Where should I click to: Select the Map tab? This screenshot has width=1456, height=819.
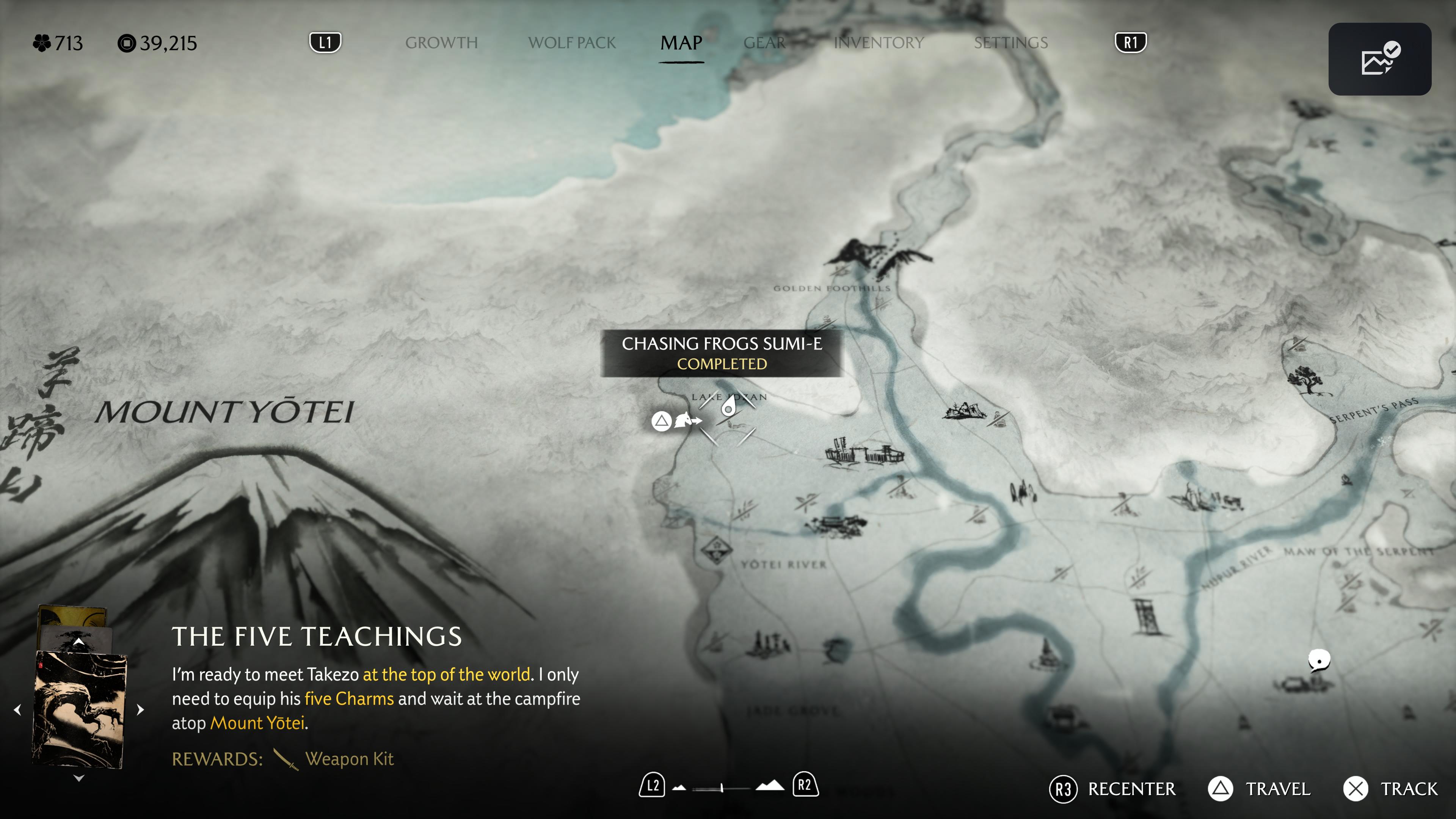(681, 43)
